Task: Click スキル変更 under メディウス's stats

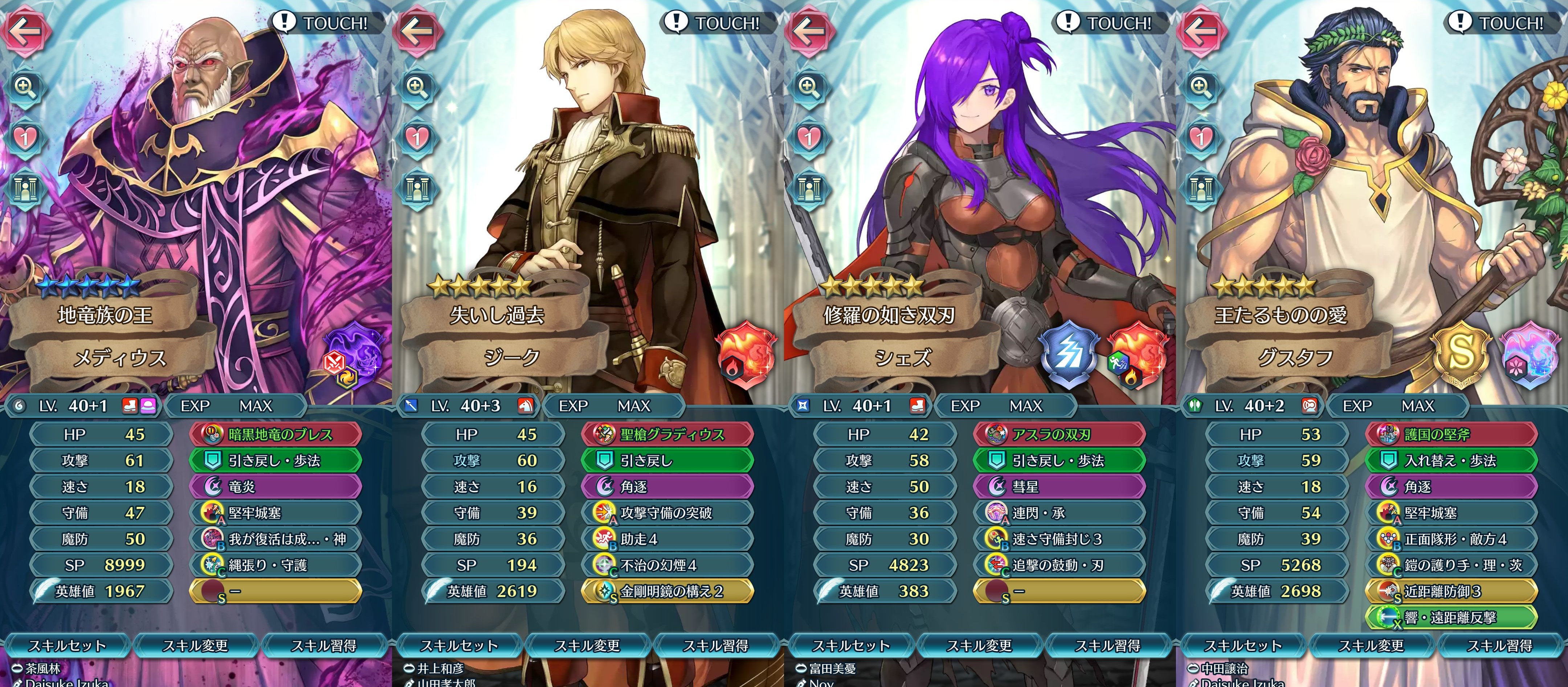Action: 195,646
